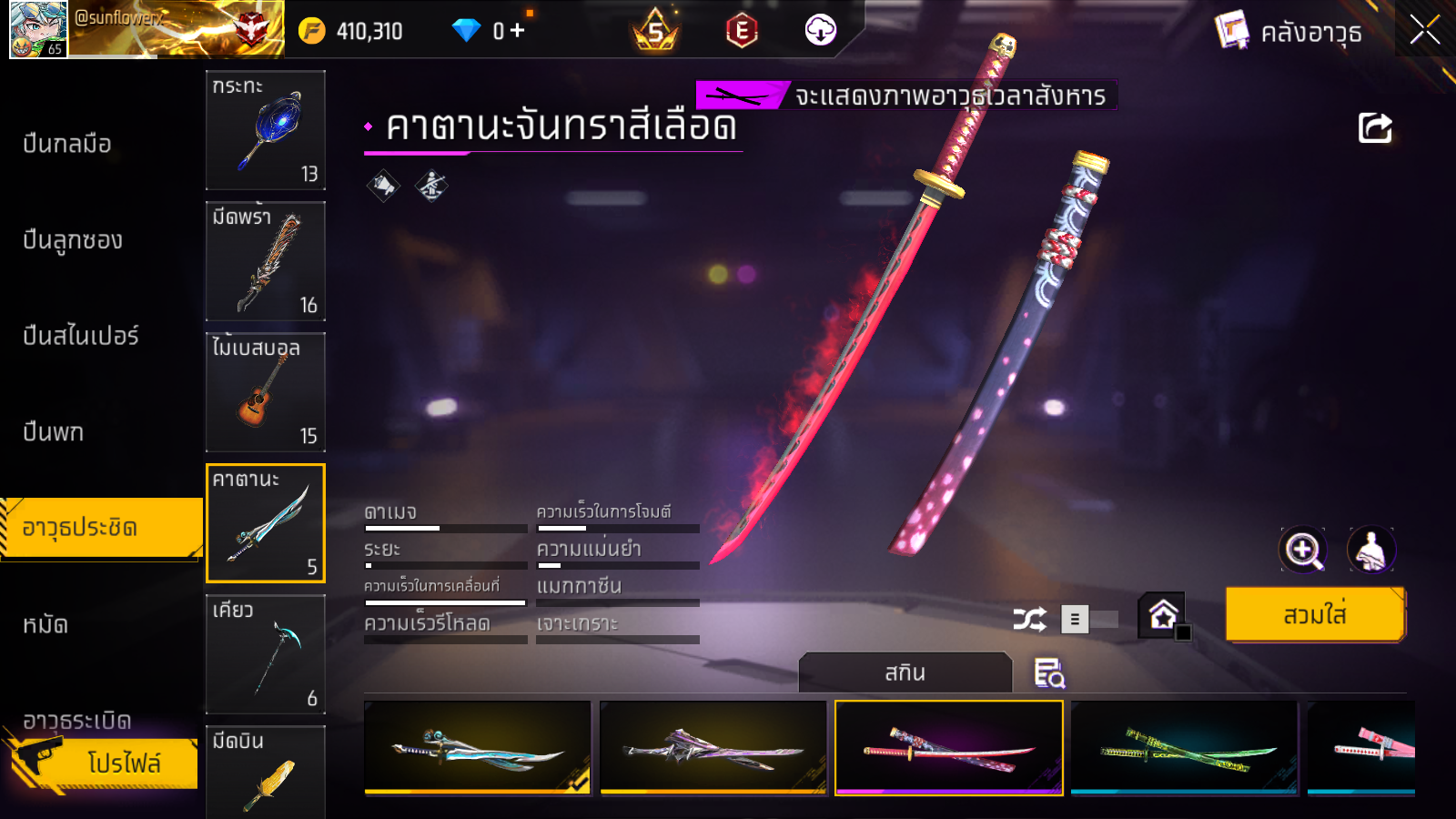The height and width of the screenshot is (819, 1456).
Task: Select the ปืนกลมือ weapon category
Action: 67,144
